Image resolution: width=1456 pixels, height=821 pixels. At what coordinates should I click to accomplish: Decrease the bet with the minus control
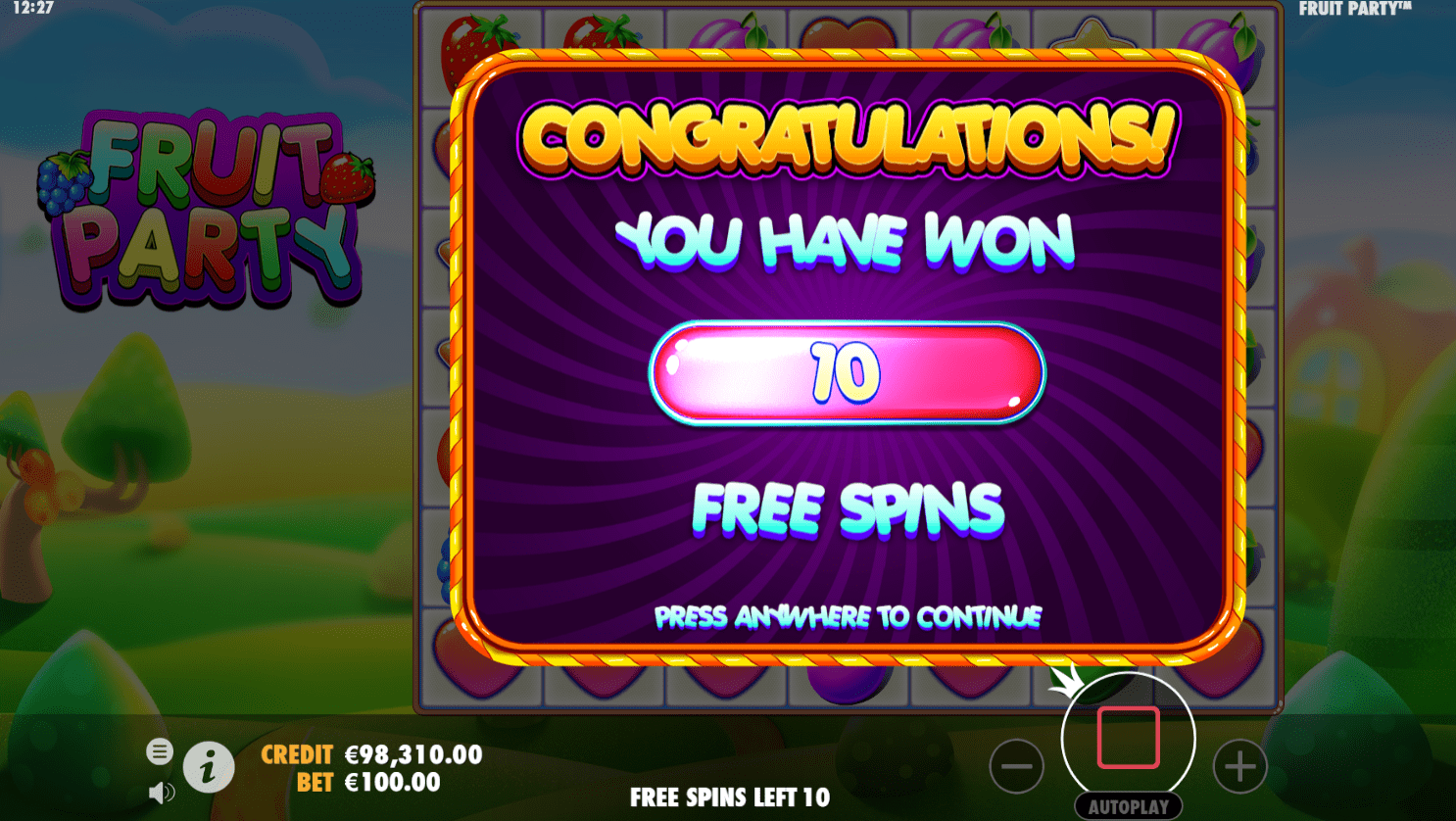pos(1016,767)
